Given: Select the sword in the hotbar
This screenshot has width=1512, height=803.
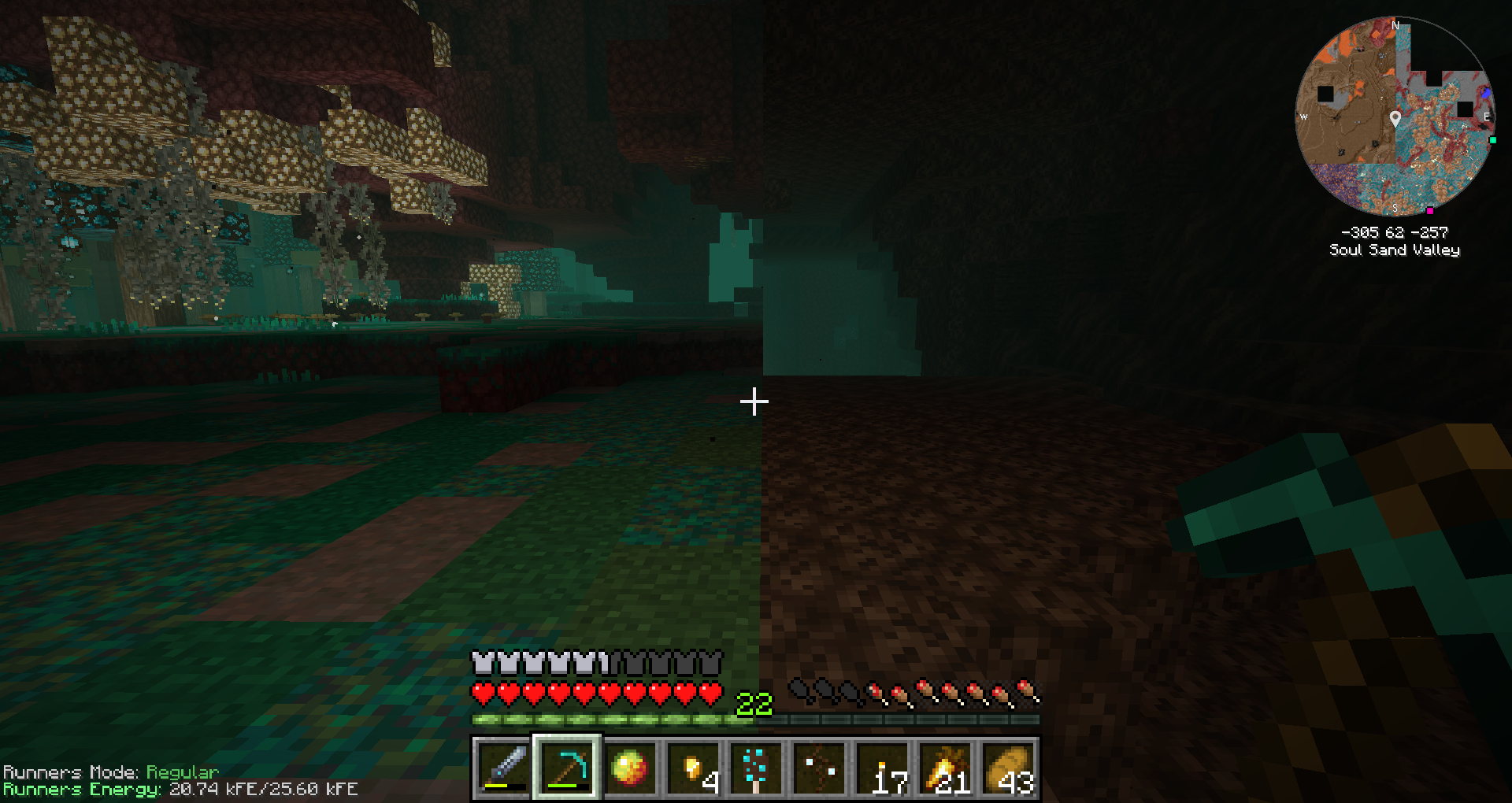Looking at the screenshot, I should pyautogui.click(x=504, y=768).
